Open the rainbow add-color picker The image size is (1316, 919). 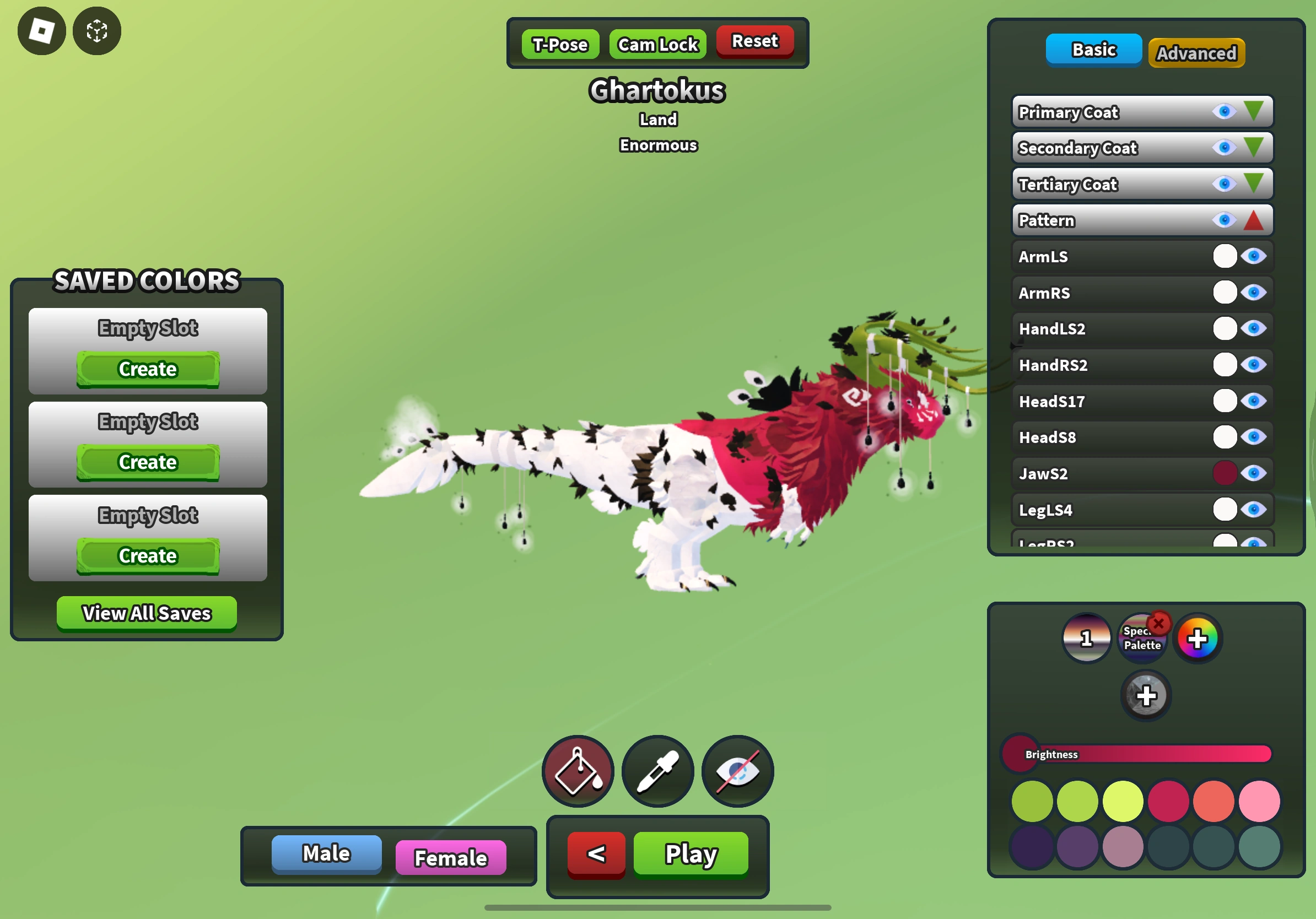pos(1198,637)
